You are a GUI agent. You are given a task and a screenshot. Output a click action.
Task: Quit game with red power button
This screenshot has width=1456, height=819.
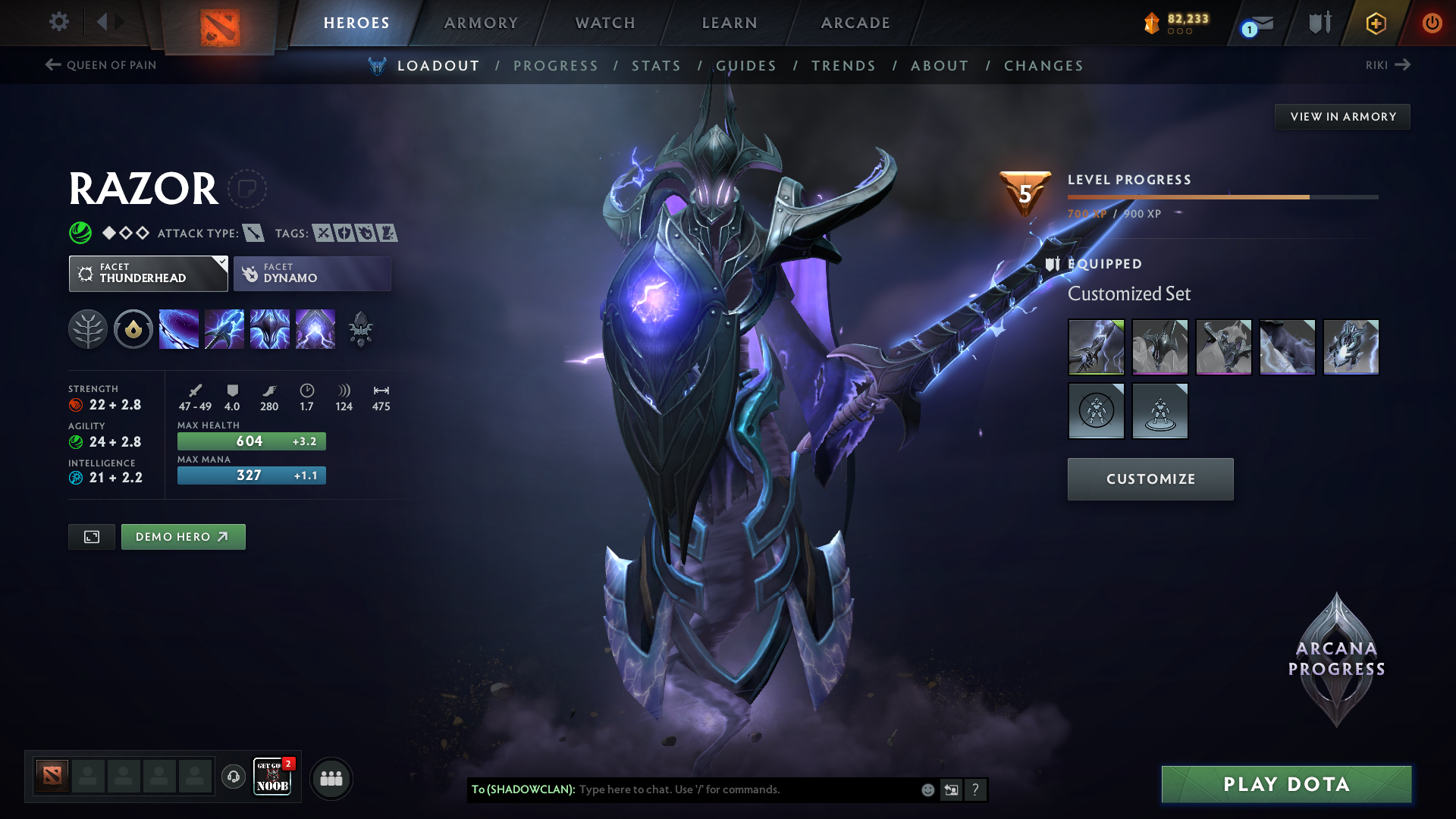click(1432, 23)
